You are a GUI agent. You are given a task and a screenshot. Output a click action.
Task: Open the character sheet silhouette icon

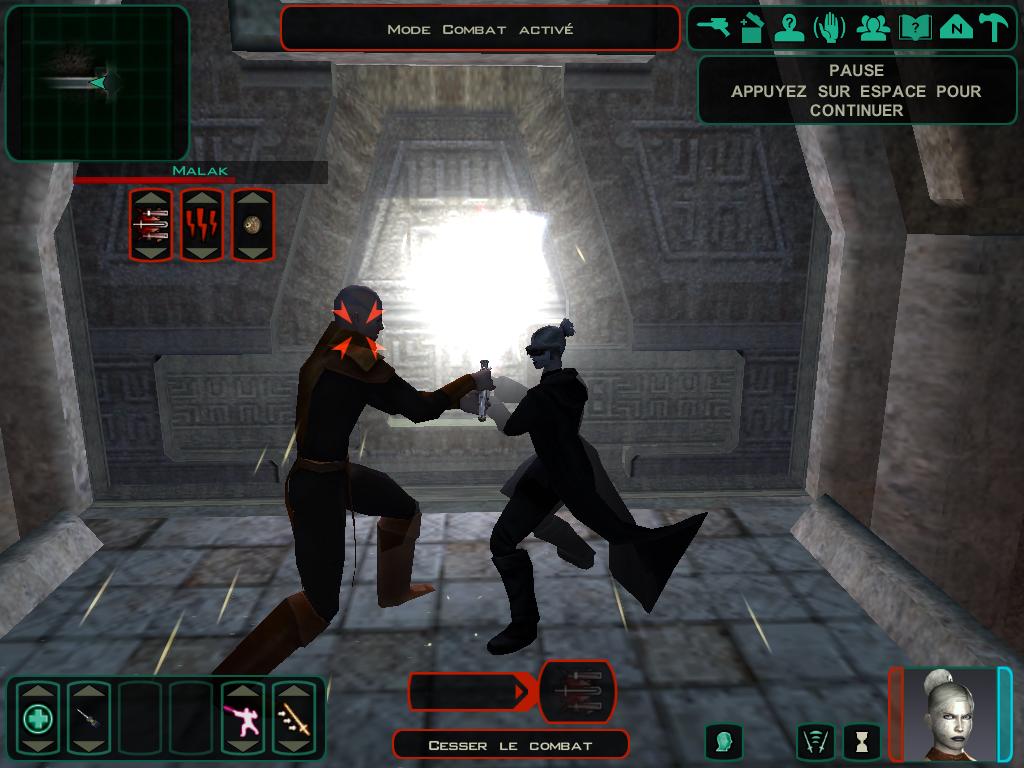click(789, 28)
